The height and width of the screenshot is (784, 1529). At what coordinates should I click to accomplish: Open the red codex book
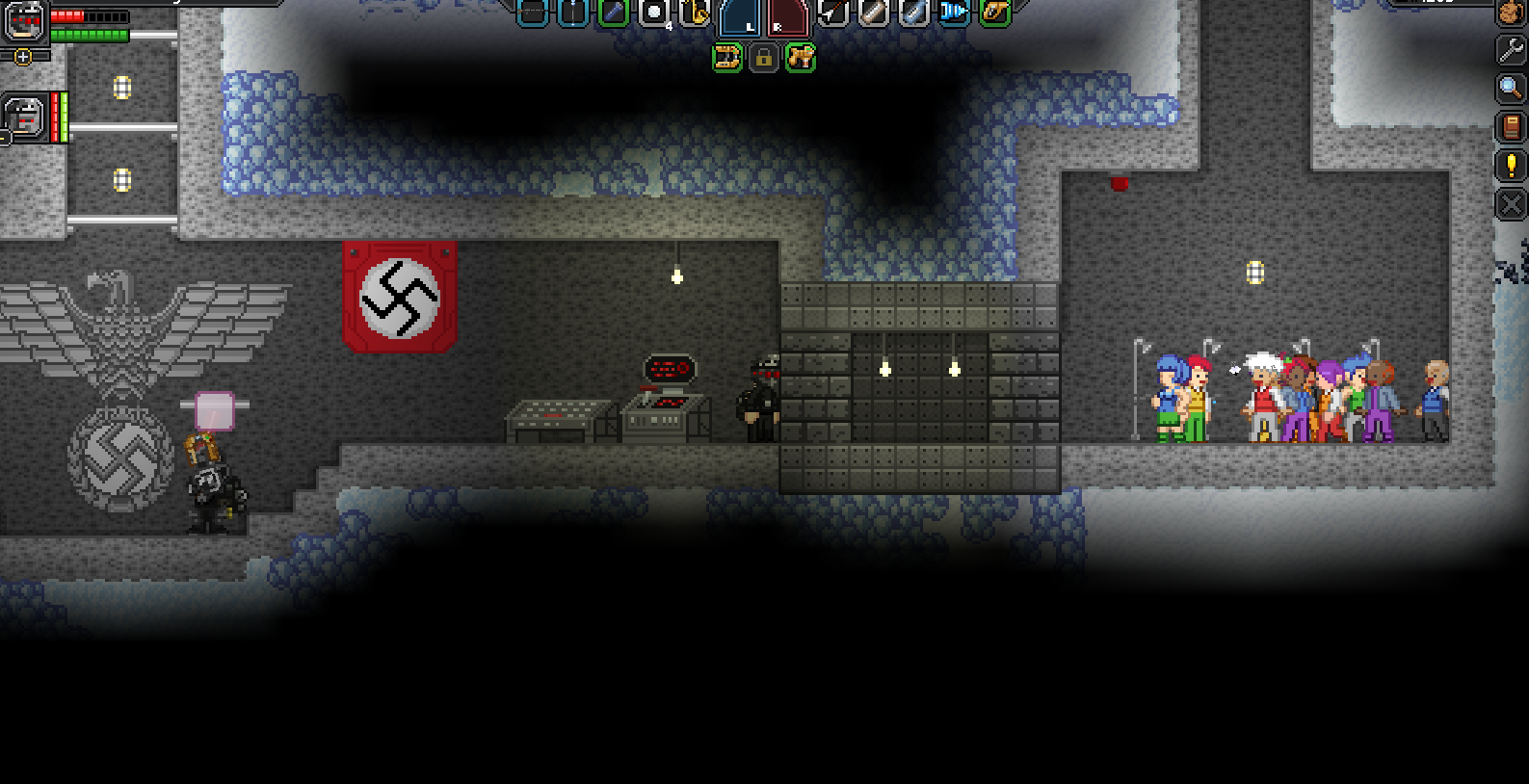tap(1510, 127)
